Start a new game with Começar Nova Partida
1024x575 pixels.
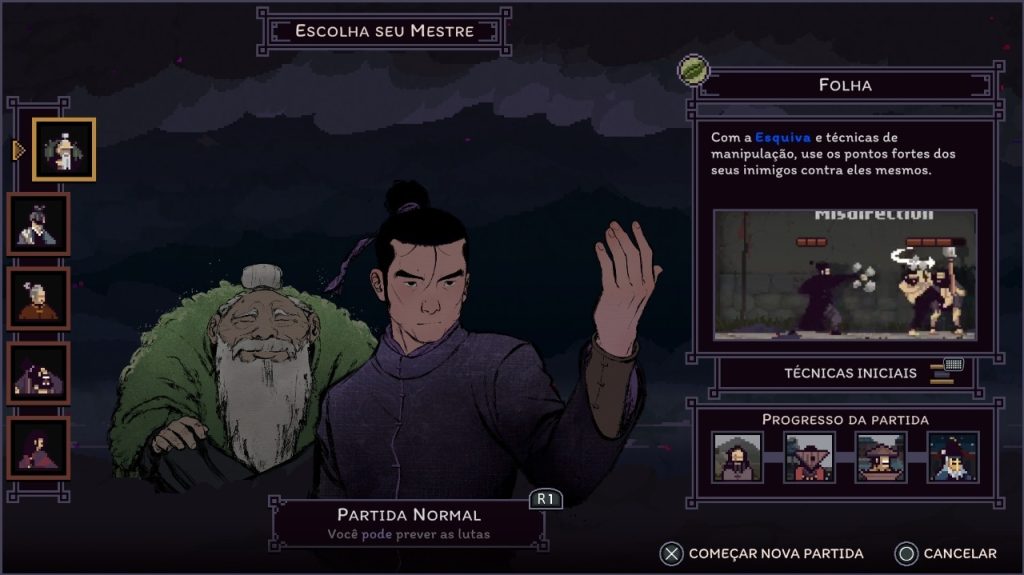pos(763,553)
